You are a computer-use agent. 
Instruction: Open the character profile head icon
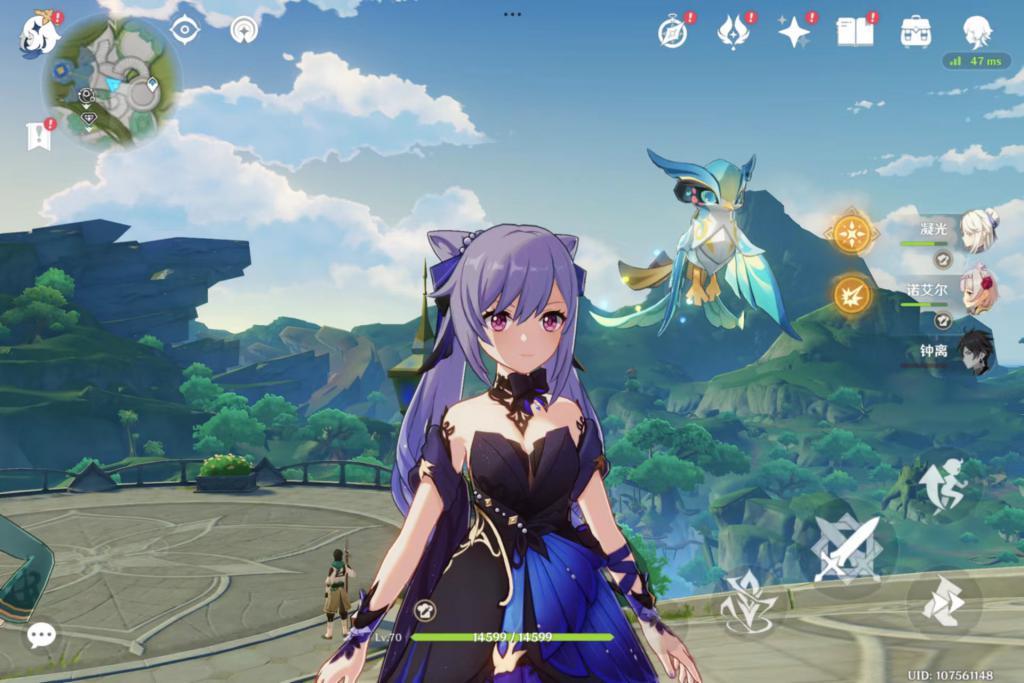point(977,32)
